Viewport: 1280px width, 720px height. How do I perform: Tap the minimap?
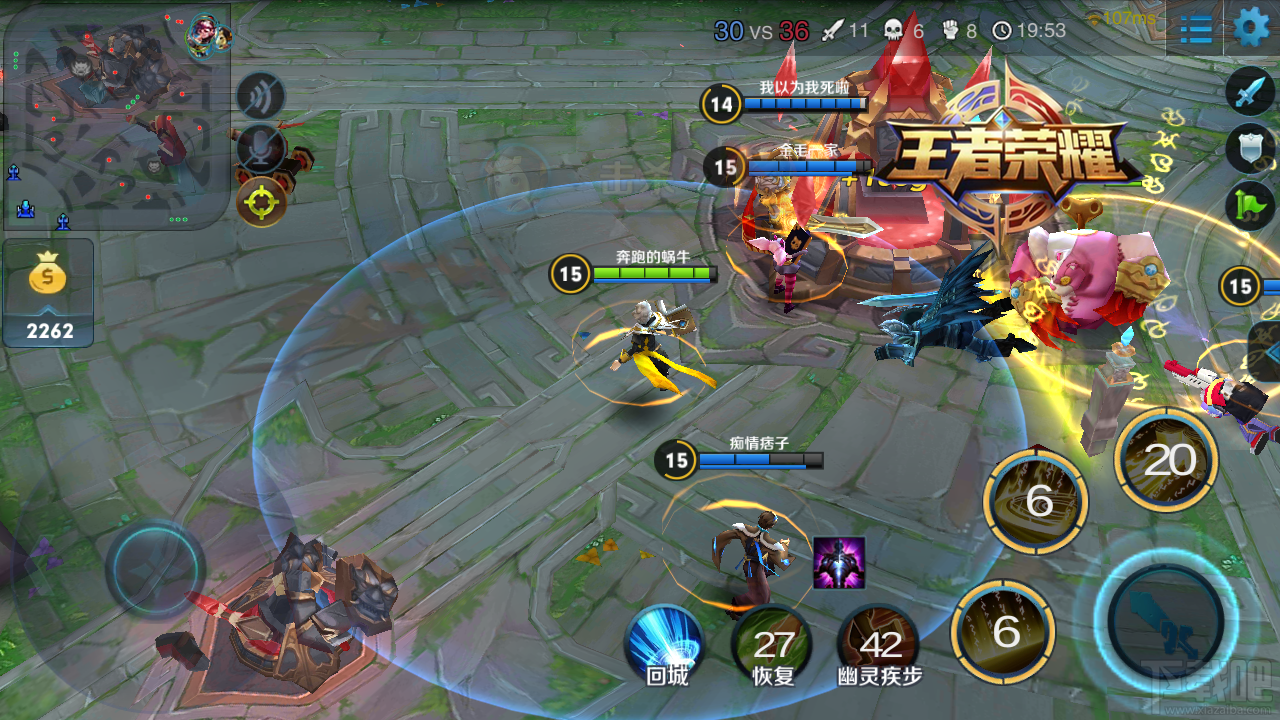pos(116,116)
